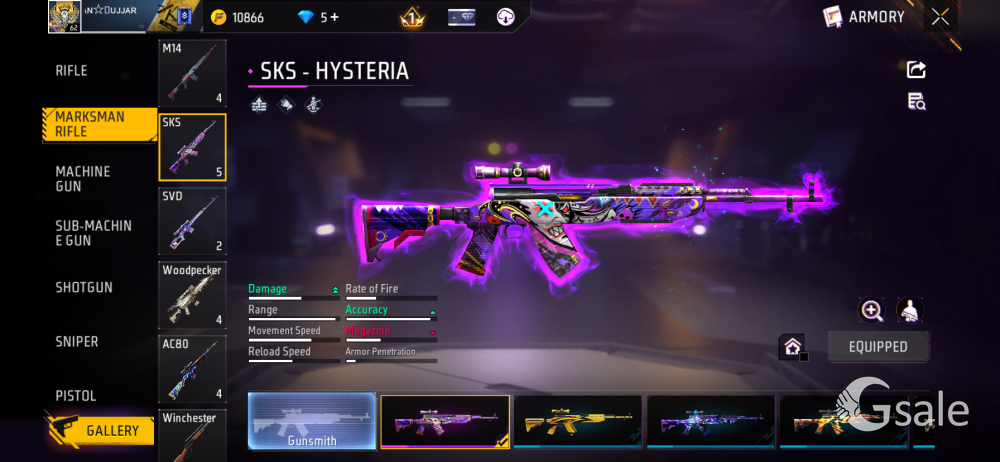
Task: Select the M14 weapon tile
Action: pos(192,73)
